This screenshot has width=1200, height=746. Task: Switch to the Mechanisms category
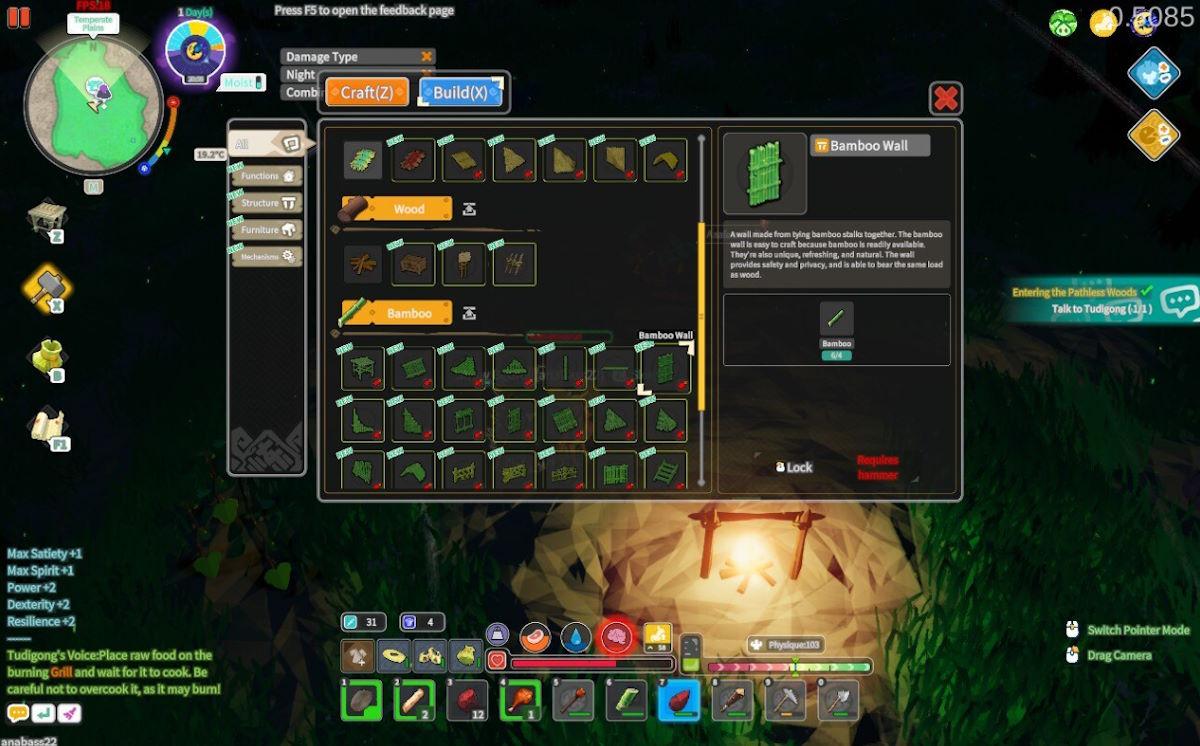[x=265, y=257]
